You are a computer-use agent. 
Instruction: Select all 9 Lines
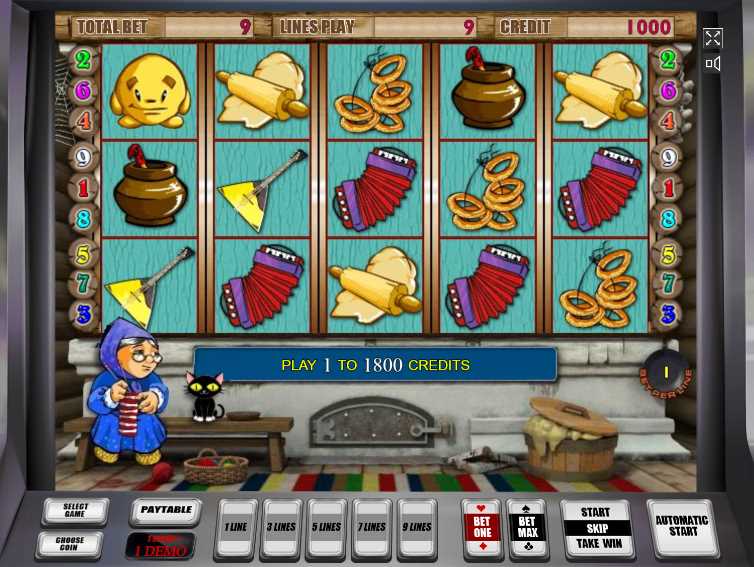coord(417,528)
